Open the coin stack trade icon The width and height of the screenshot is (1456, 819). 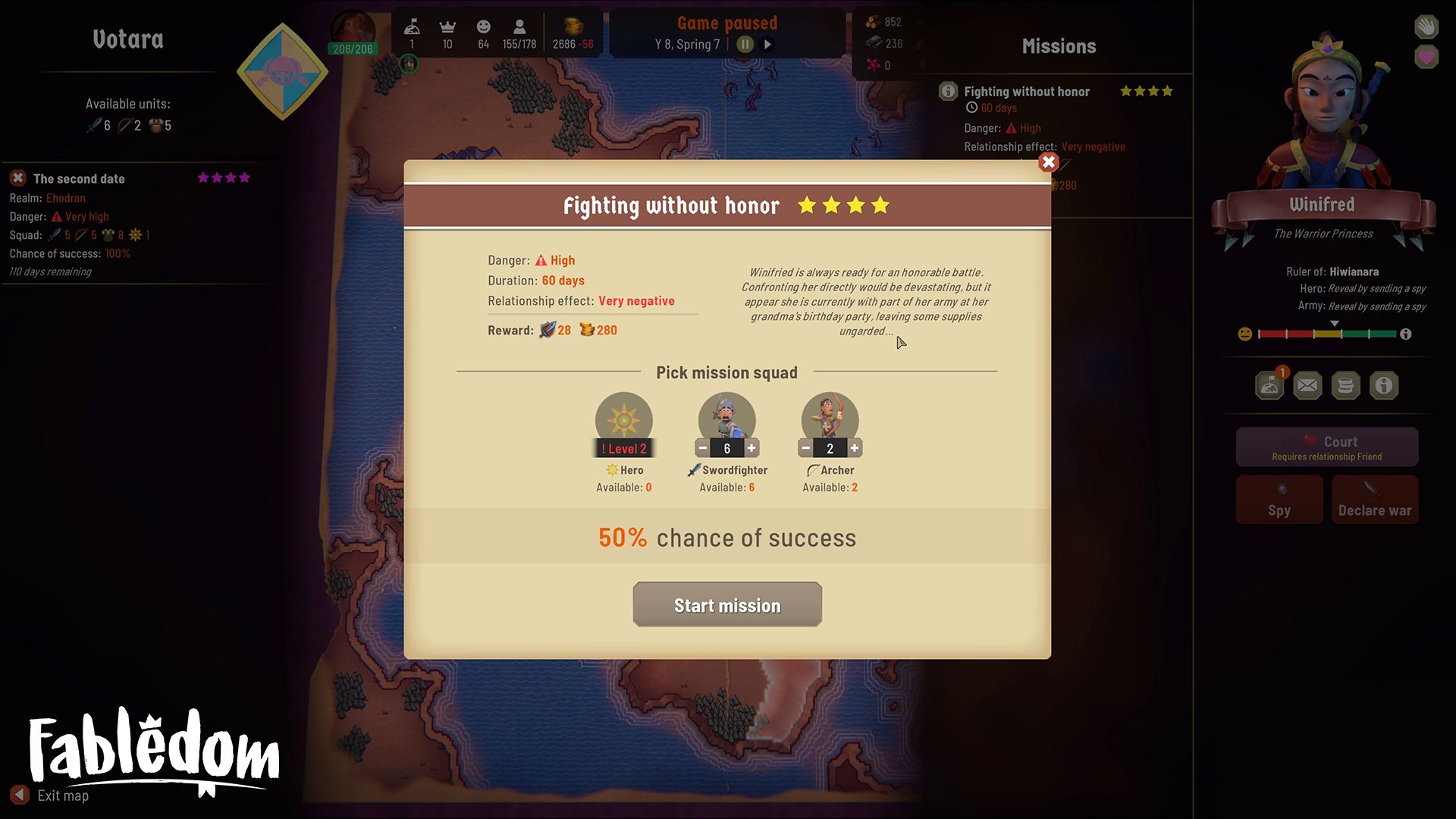1345,385
